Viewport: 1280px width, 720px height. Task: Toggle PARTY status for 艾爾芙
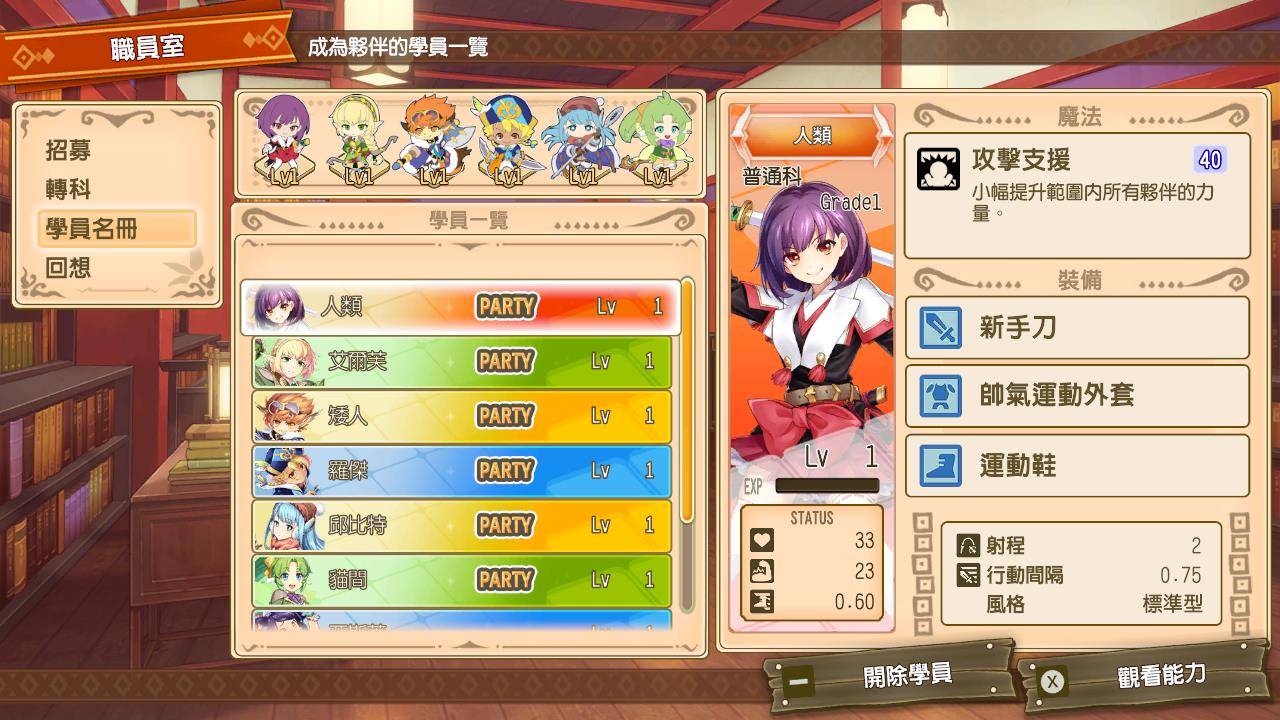[504, 362]
